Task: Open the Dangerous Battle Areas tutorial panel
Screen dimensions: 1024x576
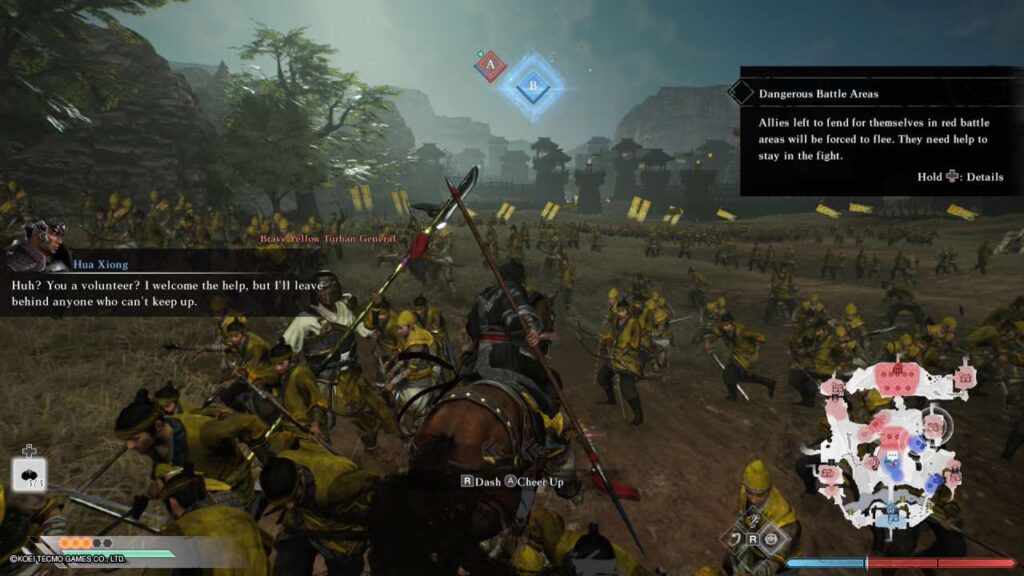Action: pos(880,130)
